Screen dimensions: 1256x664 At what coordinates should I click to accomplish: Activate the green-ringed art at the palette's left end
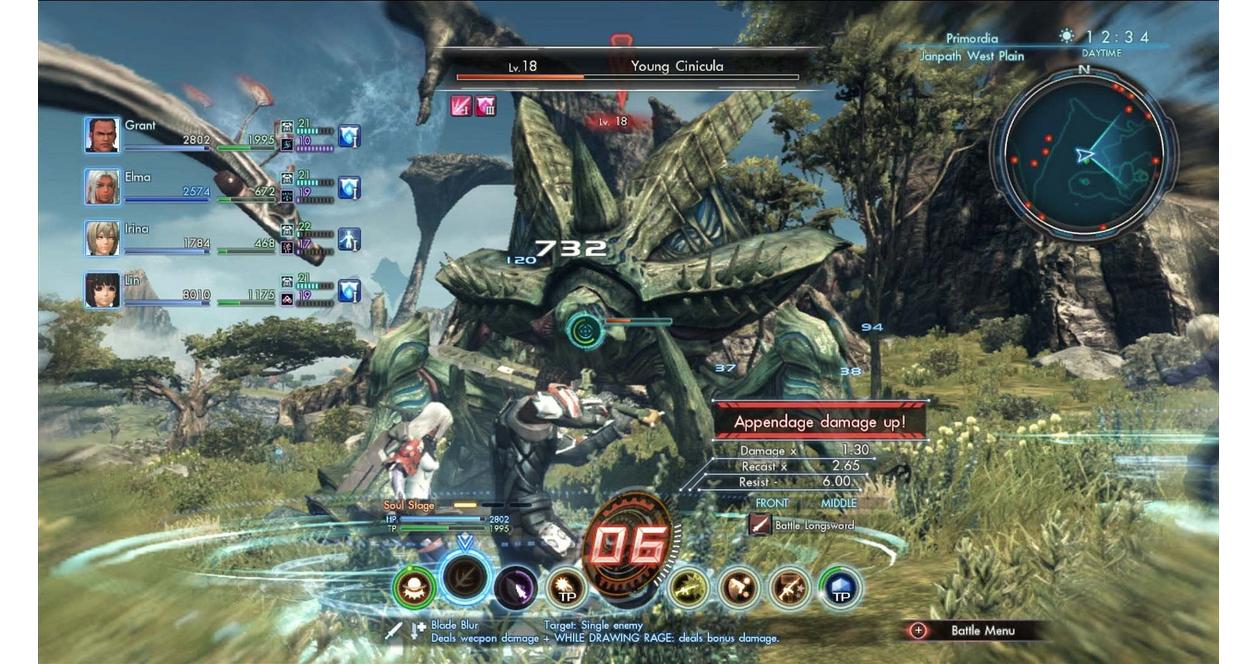[x=414, y=587]
